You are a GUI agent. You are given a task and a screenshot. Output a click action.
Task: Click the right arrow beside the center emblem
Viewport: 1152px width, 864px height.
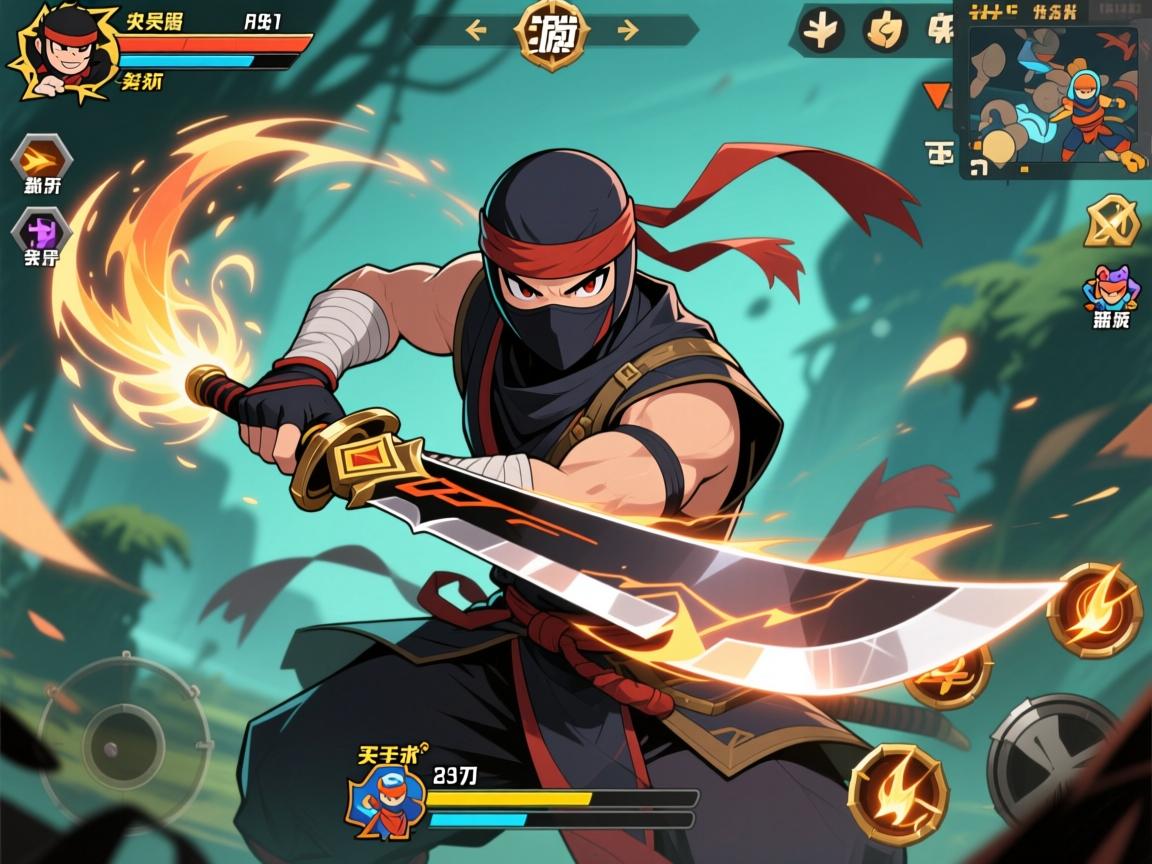click(628, 30)
